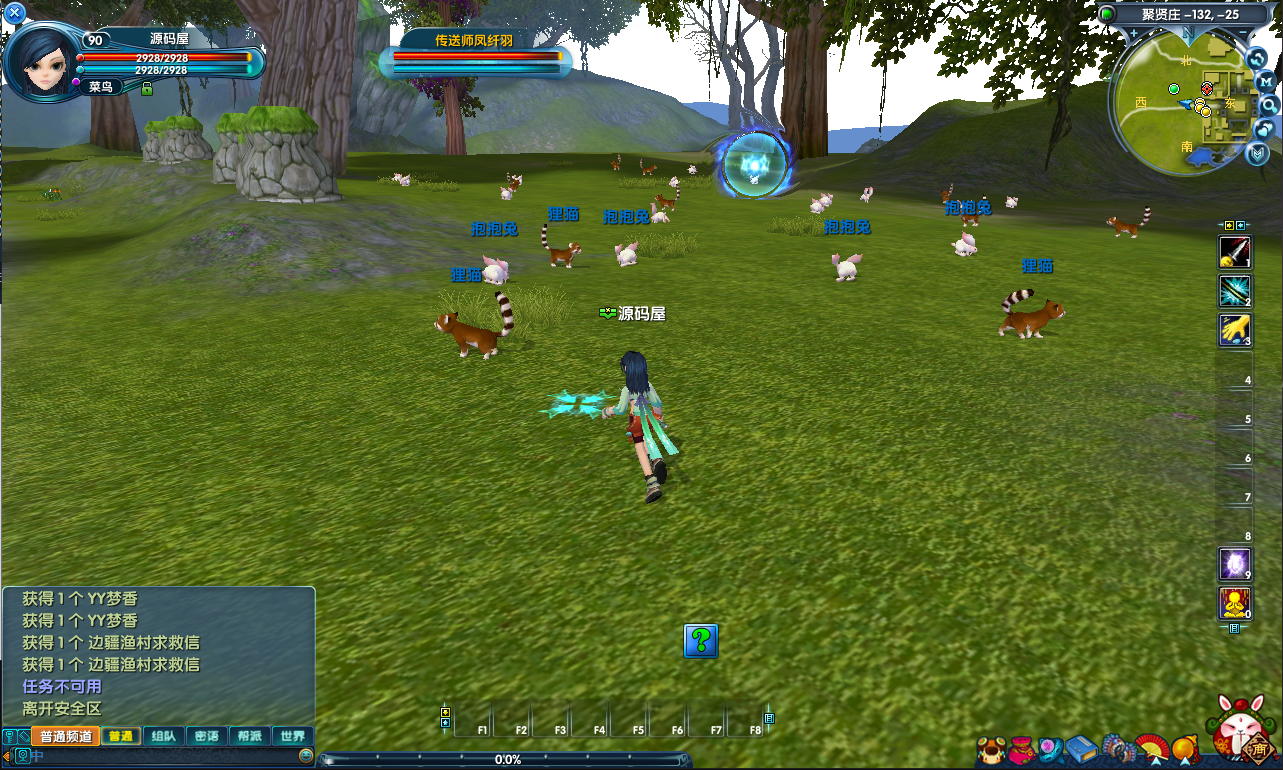Select the 世界 world chat tab
The width and height of the screenshot is (1283, 770).
(293, 736)
